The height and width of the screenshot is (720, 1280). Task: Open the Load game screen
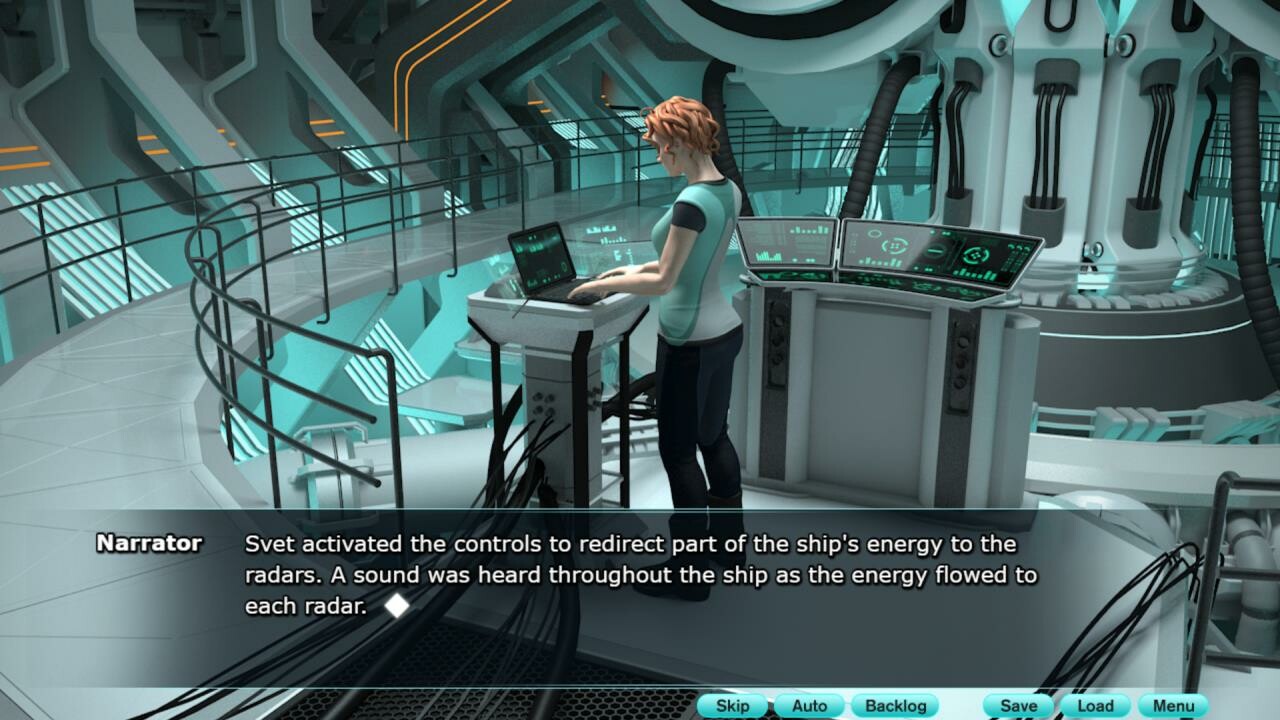[x=1095, y=705]
